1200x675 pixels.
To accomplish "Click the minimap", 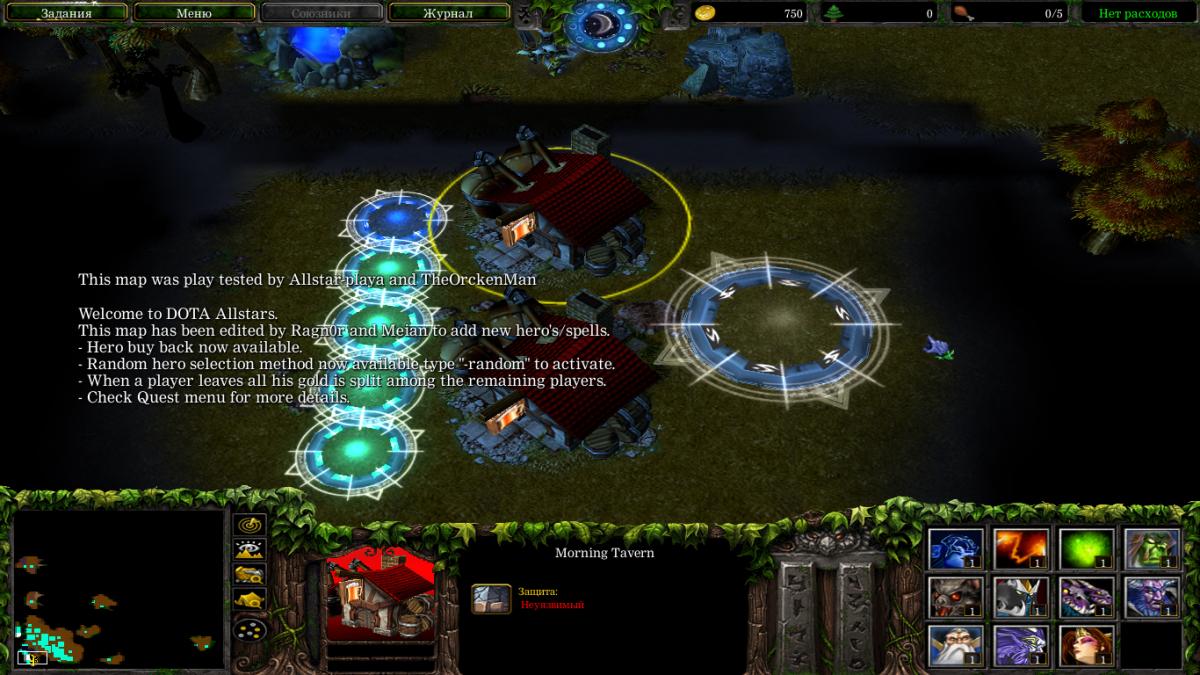I will click(x=118, y=590).
